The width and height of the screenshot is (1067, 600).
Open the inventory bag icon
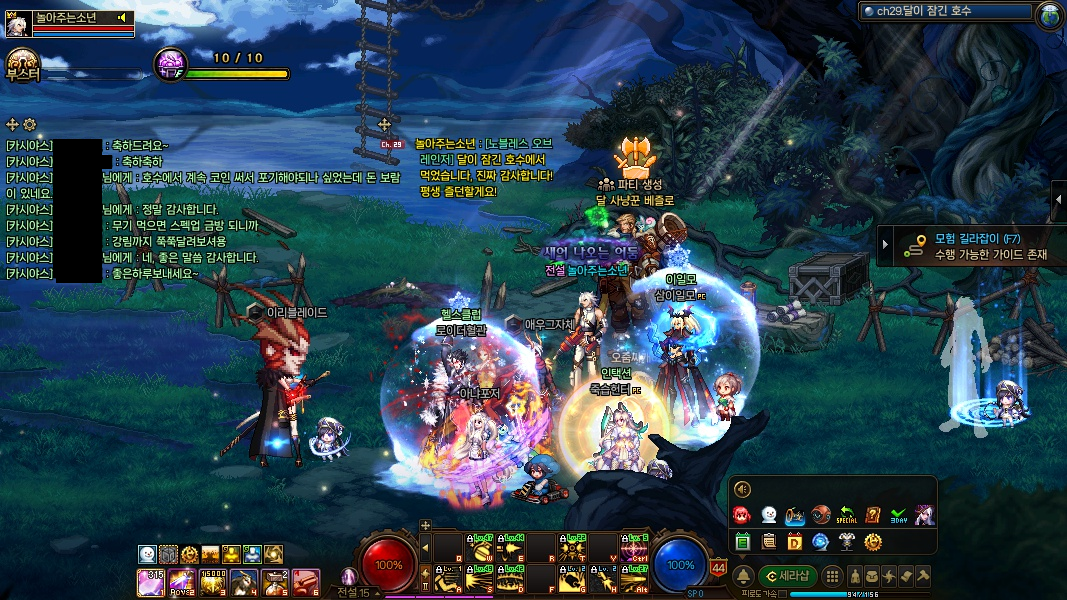pyautogui.click(x=873, y=576)
